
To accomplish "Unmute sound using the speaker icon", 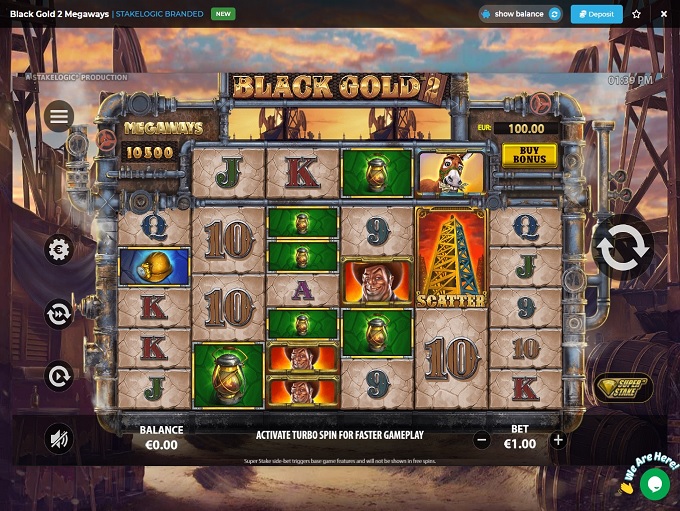I will point(59,438).
